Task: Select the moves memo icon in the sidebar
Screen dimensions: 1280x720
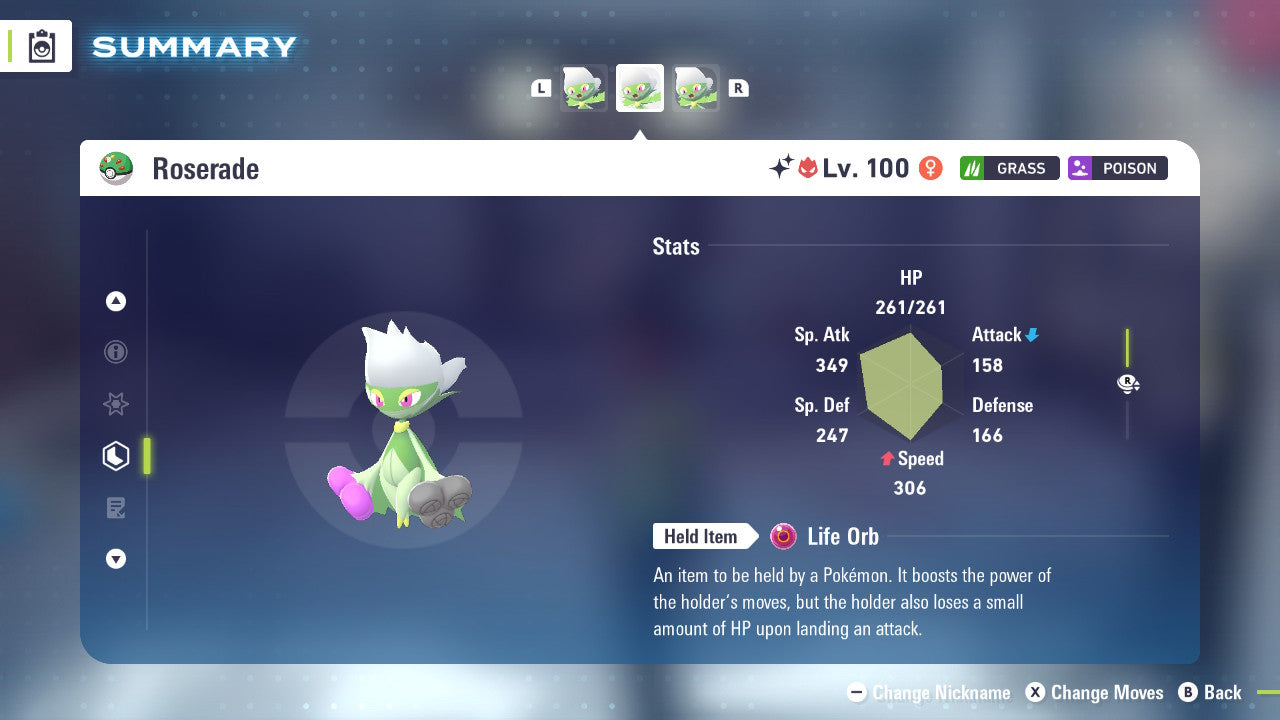Action: tap(116, 508)
